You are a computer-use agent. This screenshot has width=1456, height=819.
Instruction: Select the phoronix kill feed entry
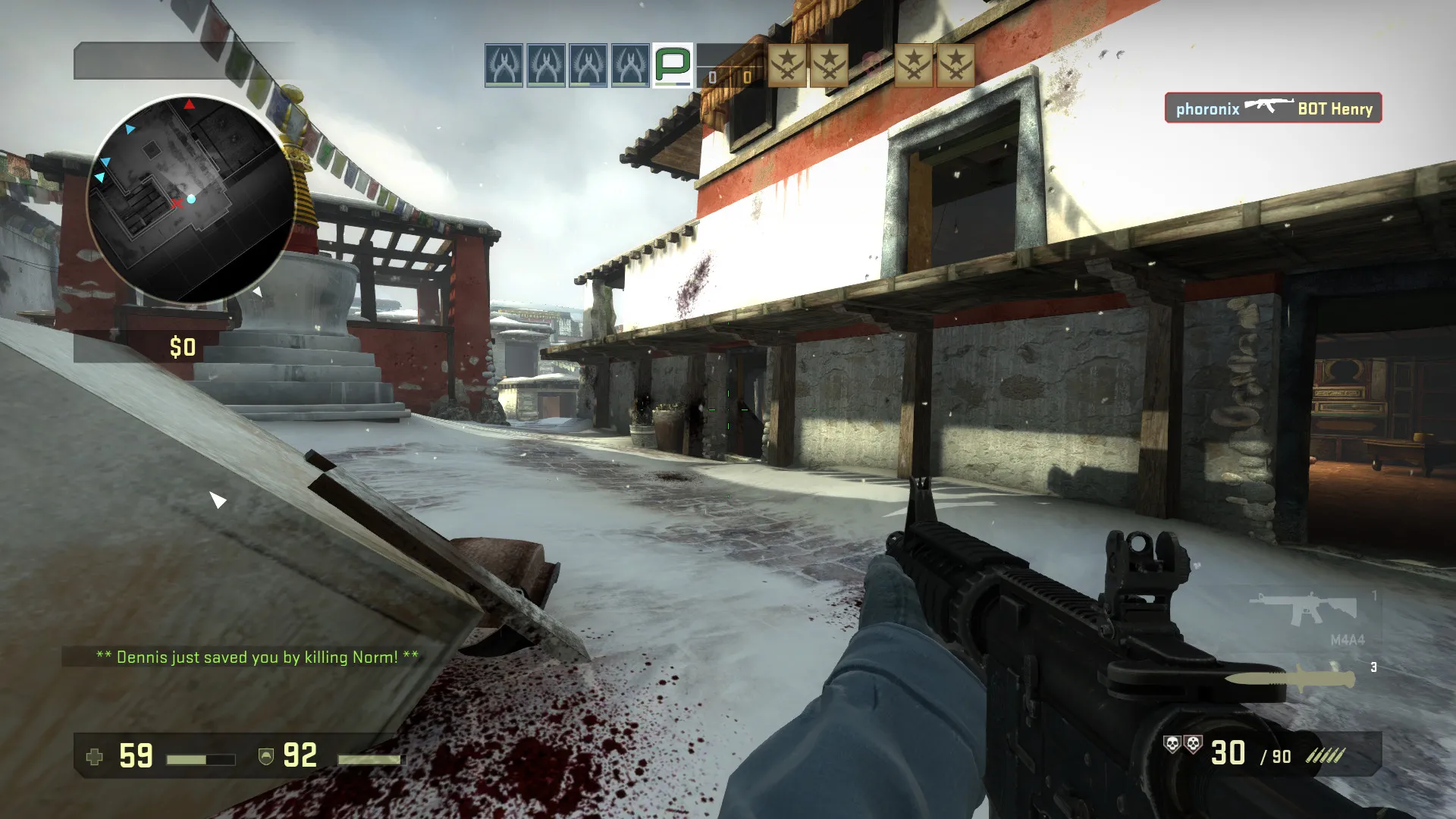pos(1273,108)
